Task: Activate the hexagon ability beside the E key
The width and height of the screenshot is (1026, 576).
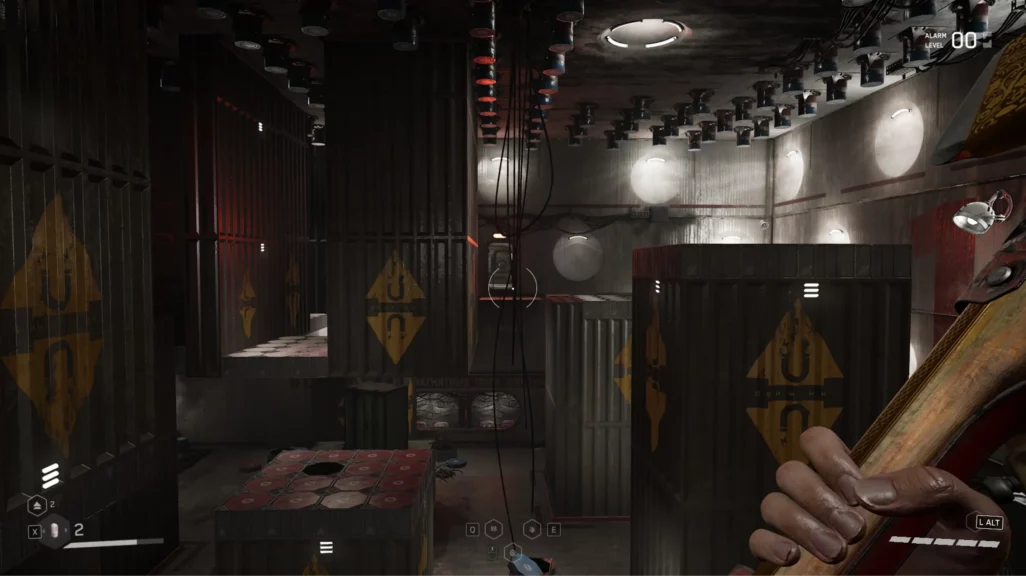Action: [533, 529]
